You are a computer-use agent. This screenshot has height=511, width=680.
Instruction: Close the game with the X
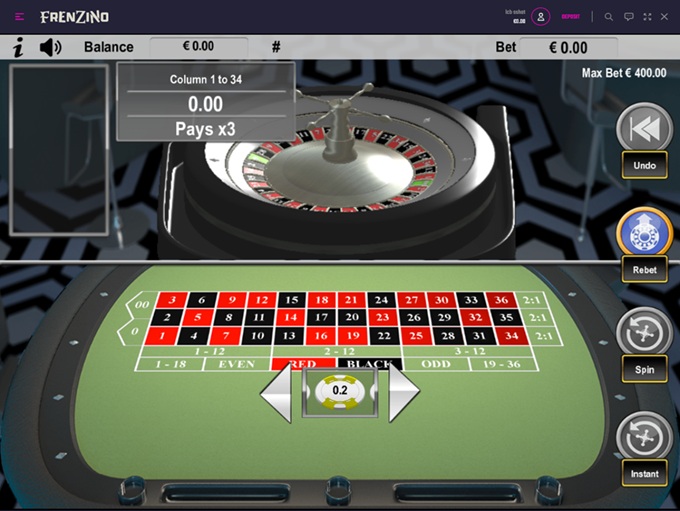click(x=665, y=17)
